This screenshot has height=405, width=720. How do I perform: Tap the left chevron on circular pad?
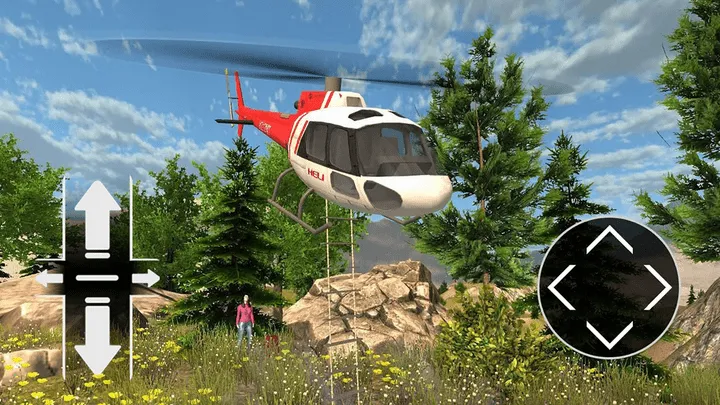point(561,287)
